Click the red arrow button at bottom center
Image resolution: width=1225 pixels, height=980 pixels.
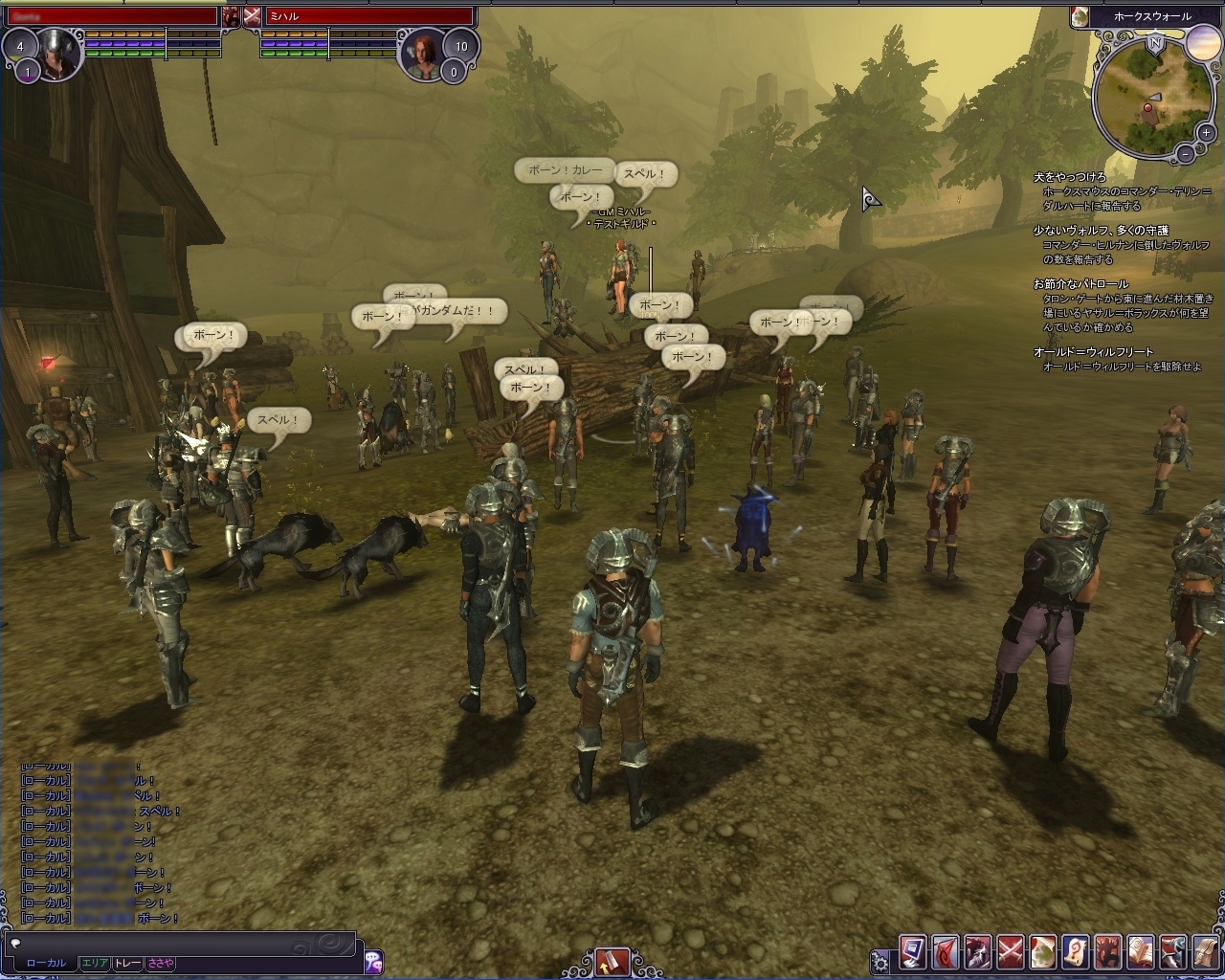coord(612,960)
